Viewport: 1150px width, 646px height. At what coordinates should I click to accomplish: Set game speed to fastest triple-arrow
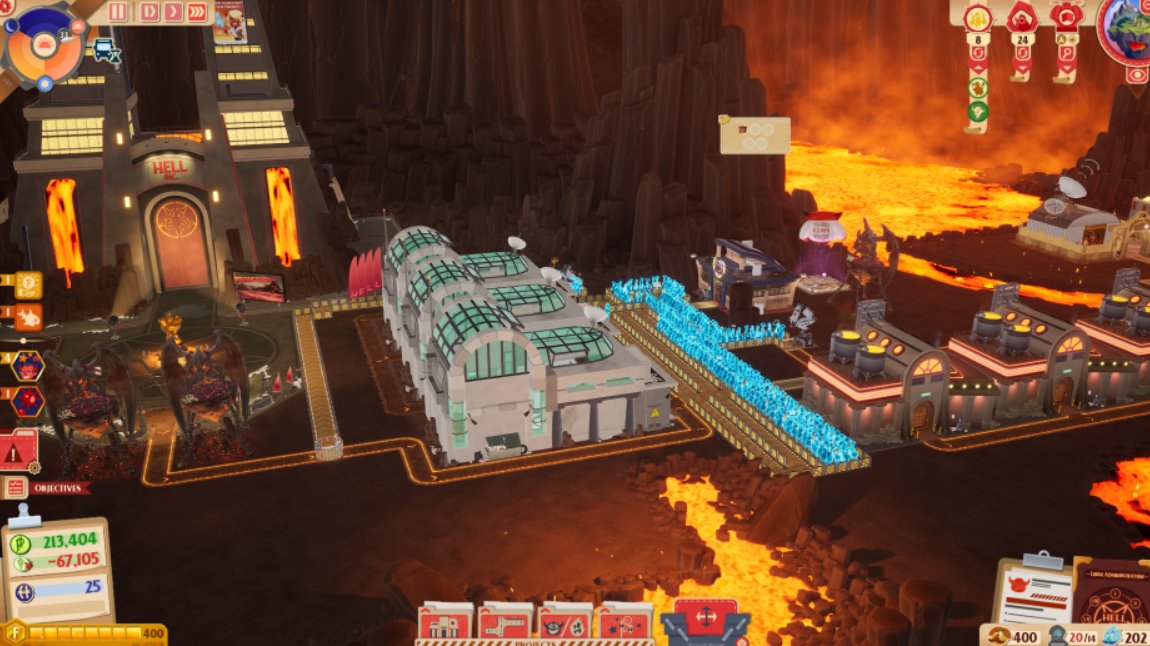coord(197,12)
